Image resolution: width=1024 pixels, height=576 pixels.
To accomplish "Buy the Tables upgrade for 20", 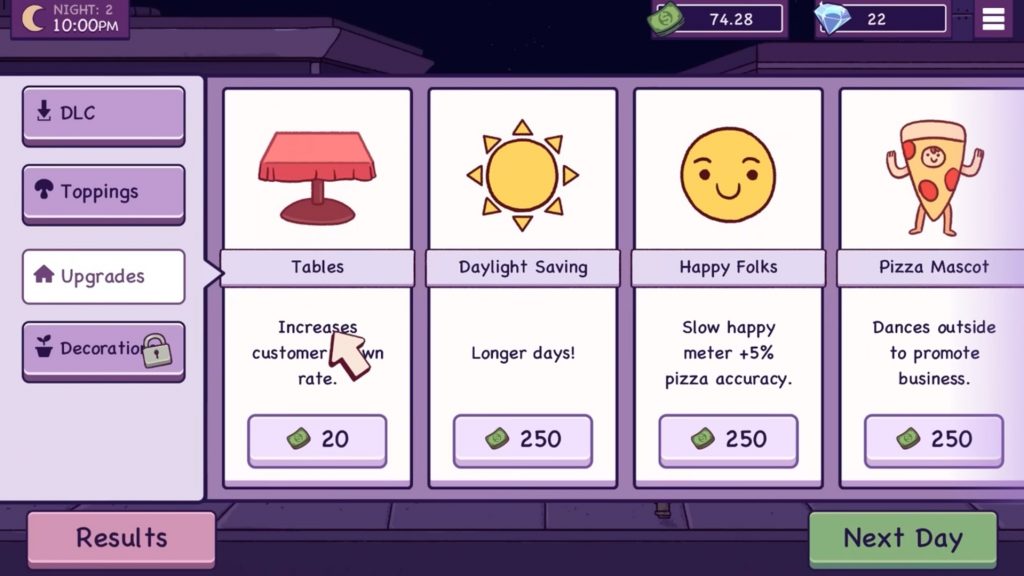I will [x=317, y=439].
